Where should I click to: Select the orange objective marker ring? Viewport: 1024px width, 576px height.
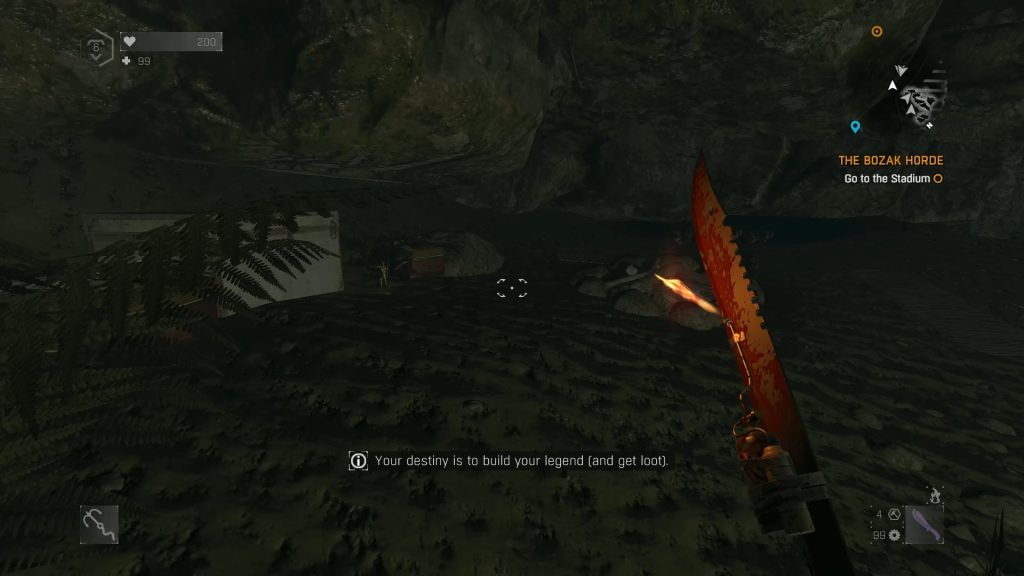click(x=877, y=31)
